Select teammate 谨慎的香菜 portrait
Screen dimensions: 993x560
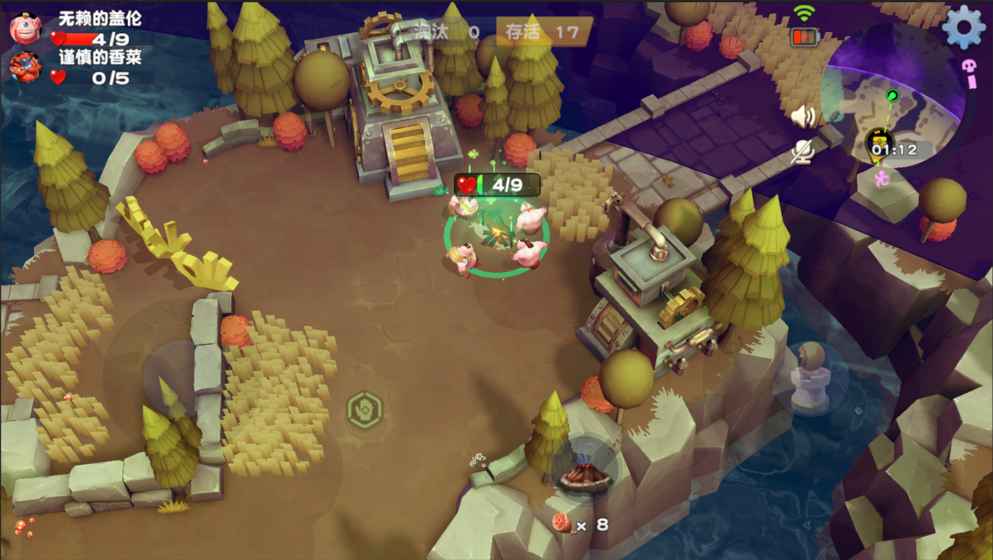[24, 67]
